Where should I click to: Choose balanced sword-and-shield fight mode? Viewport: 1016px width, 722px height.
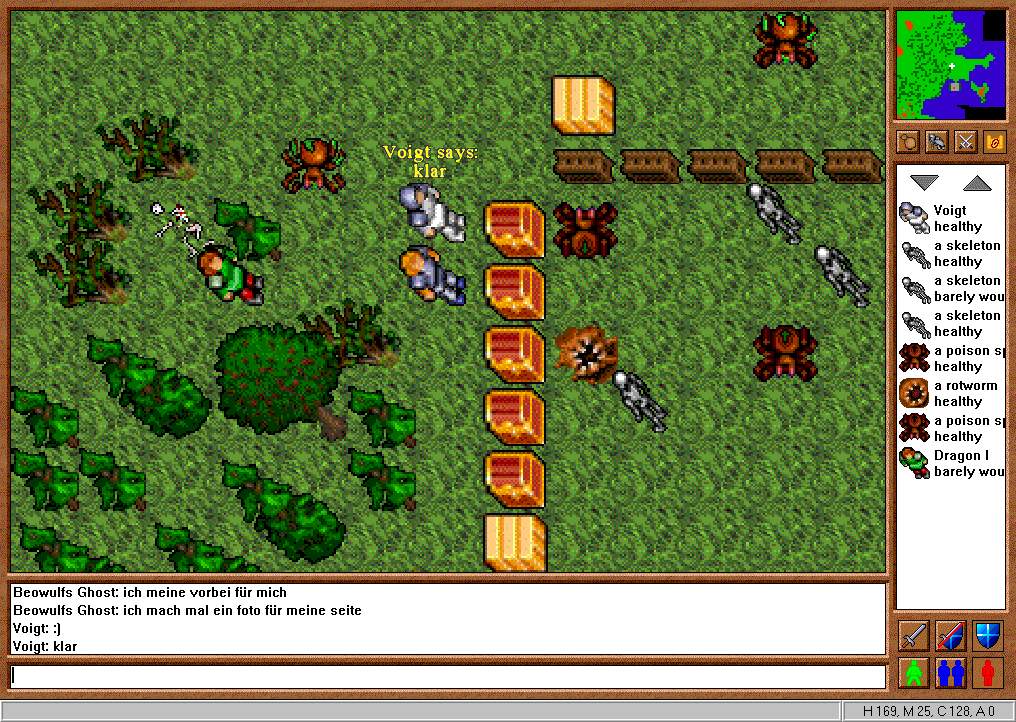(x=950, y=635)
